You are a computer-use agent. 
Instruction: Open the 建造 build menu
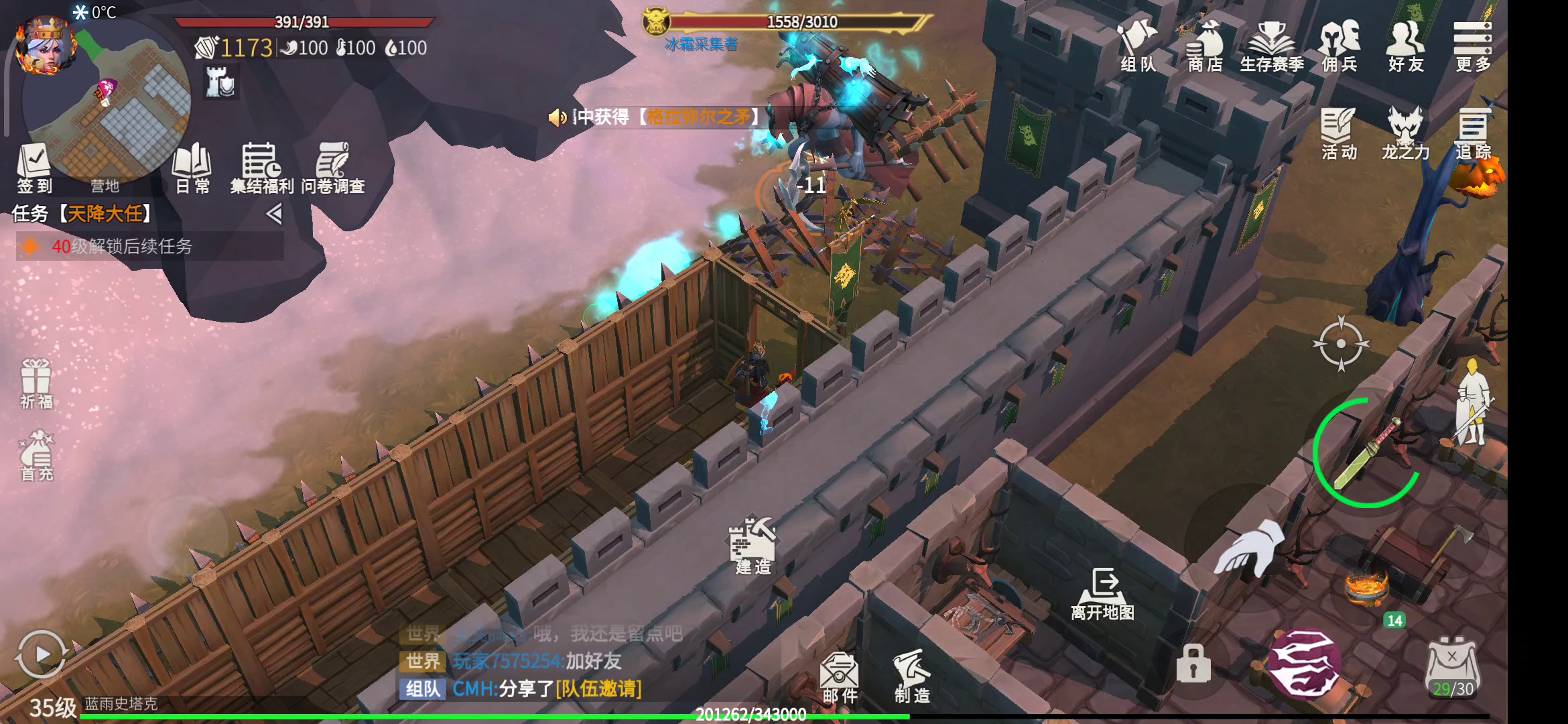click(753, 546)
